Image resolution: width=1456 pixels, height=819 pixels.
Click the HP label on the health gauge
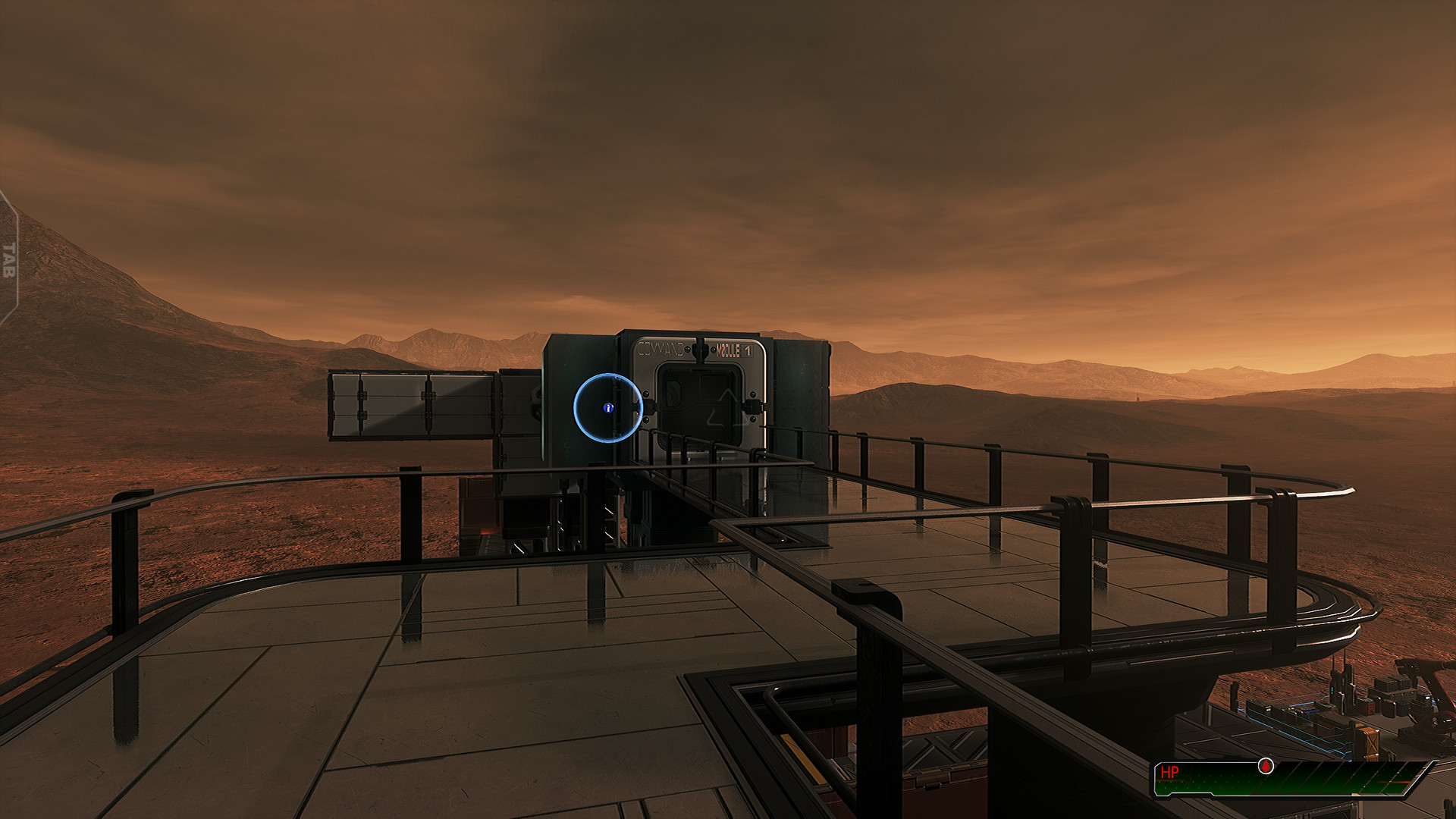pyautogui.click(x=1170, y=770)
